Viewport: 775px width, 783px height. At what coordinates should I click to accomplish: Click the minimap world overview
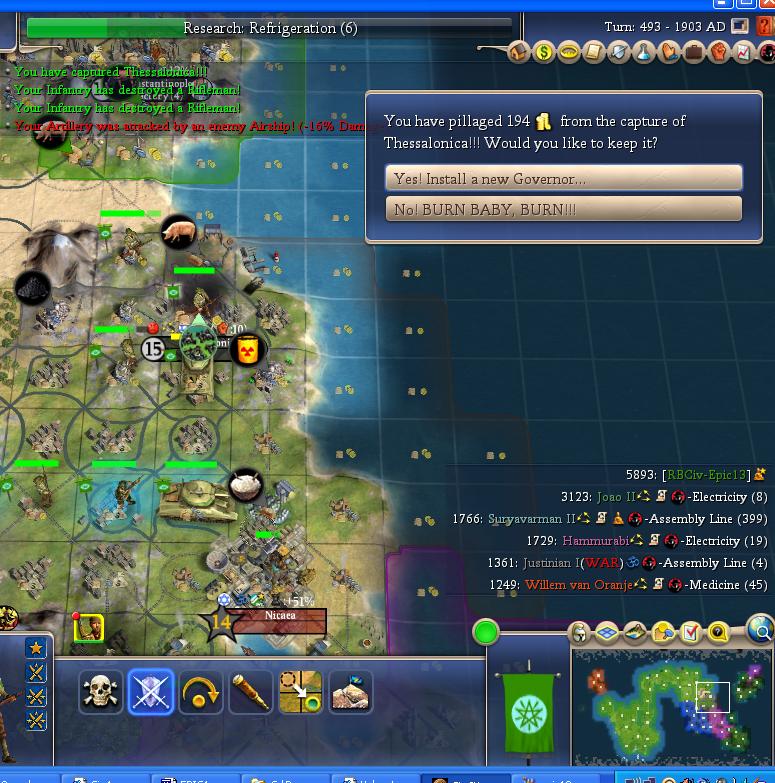point(671,706)
